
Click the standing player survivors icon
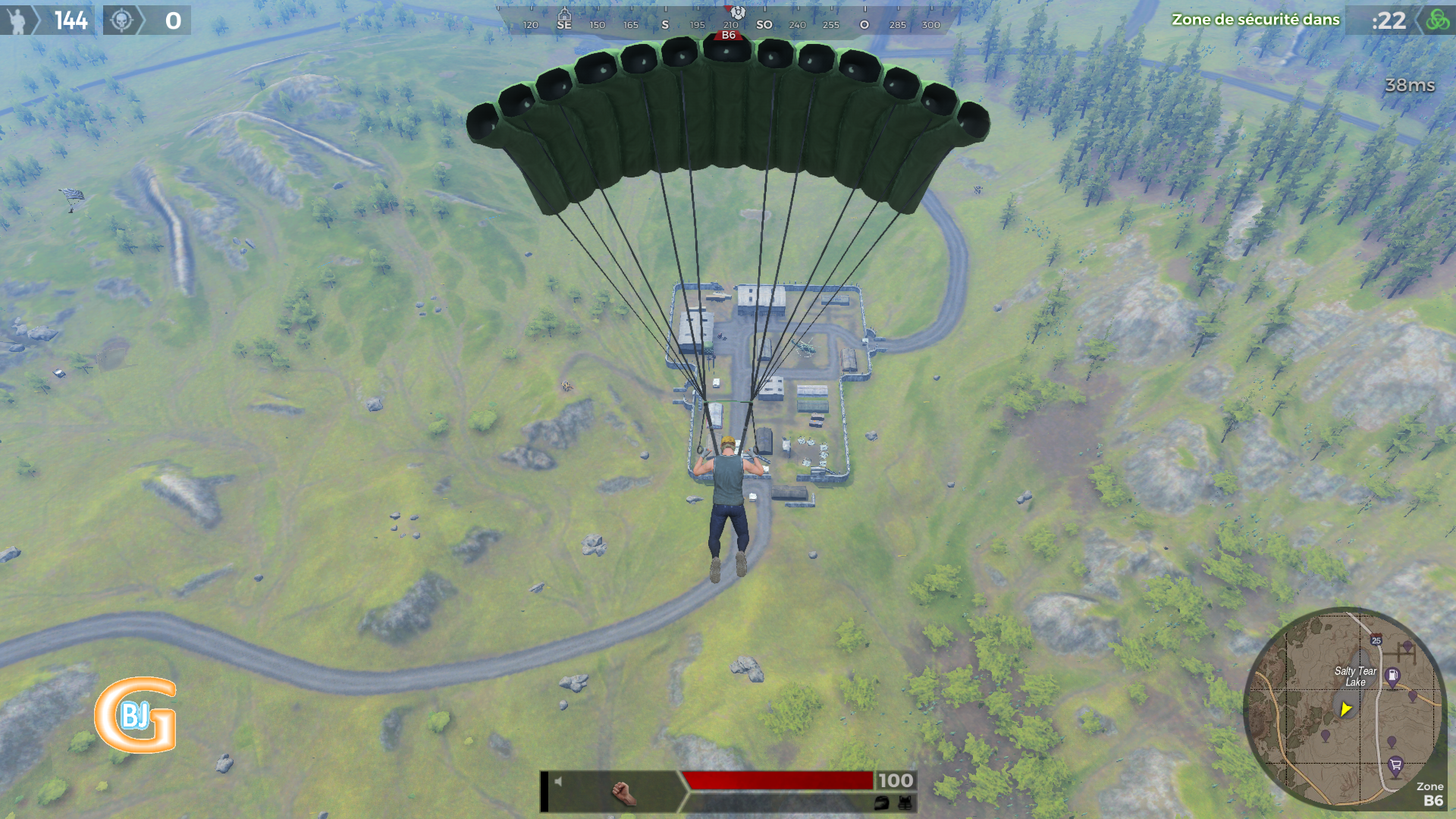tap(17, 20)
